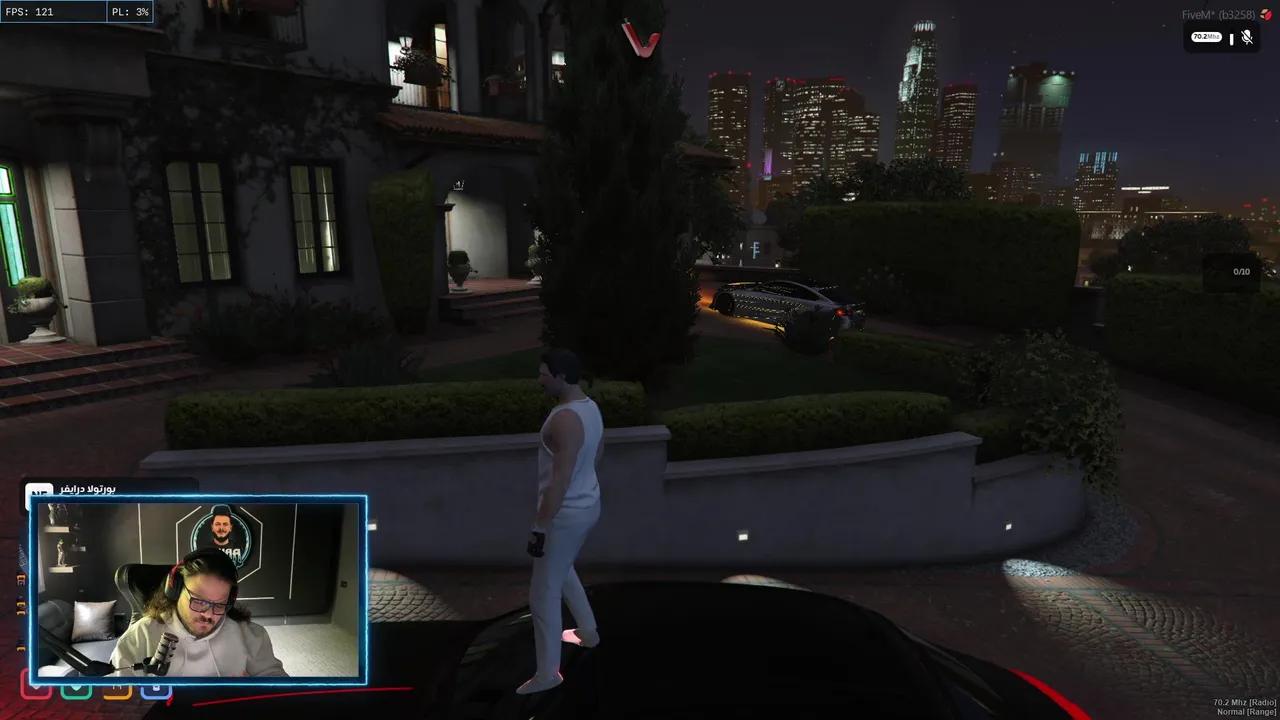The height and width of the screenshot is (720, 1280).
Task: Open the 70.2 Mhz frequency pill in the overlay
Action: tap(1206, 37)
